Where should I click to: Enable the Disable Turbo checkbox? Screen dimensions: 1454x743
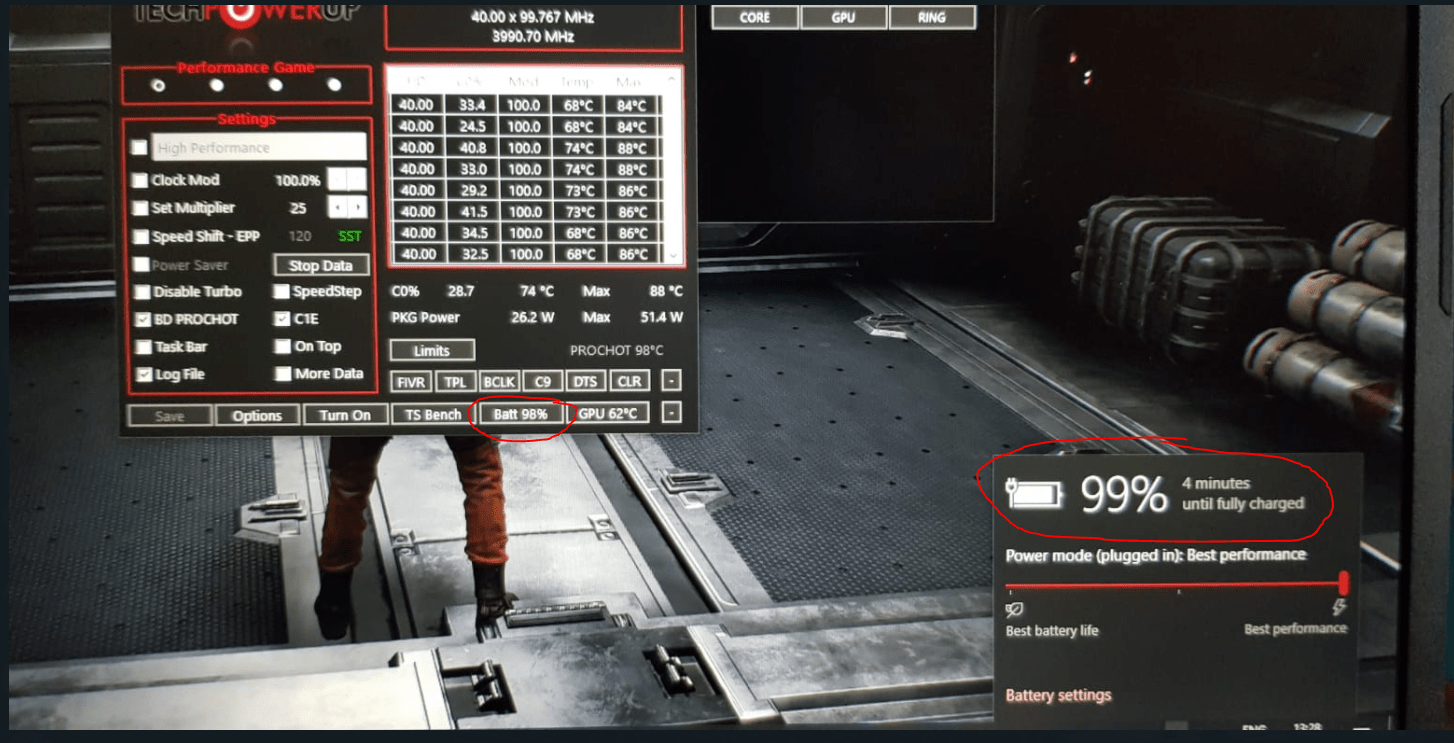click(142, 292)
